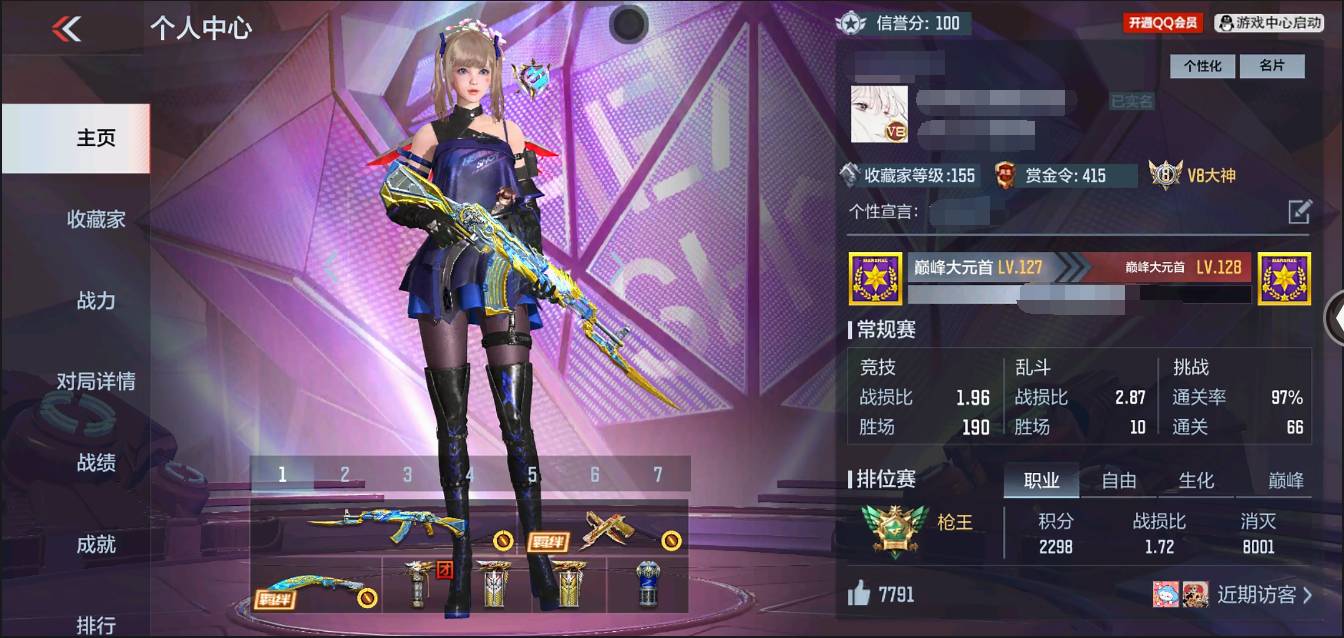View the 成就 page
The width and height of the screenshot is (1344, 638).
click(96, 544)
